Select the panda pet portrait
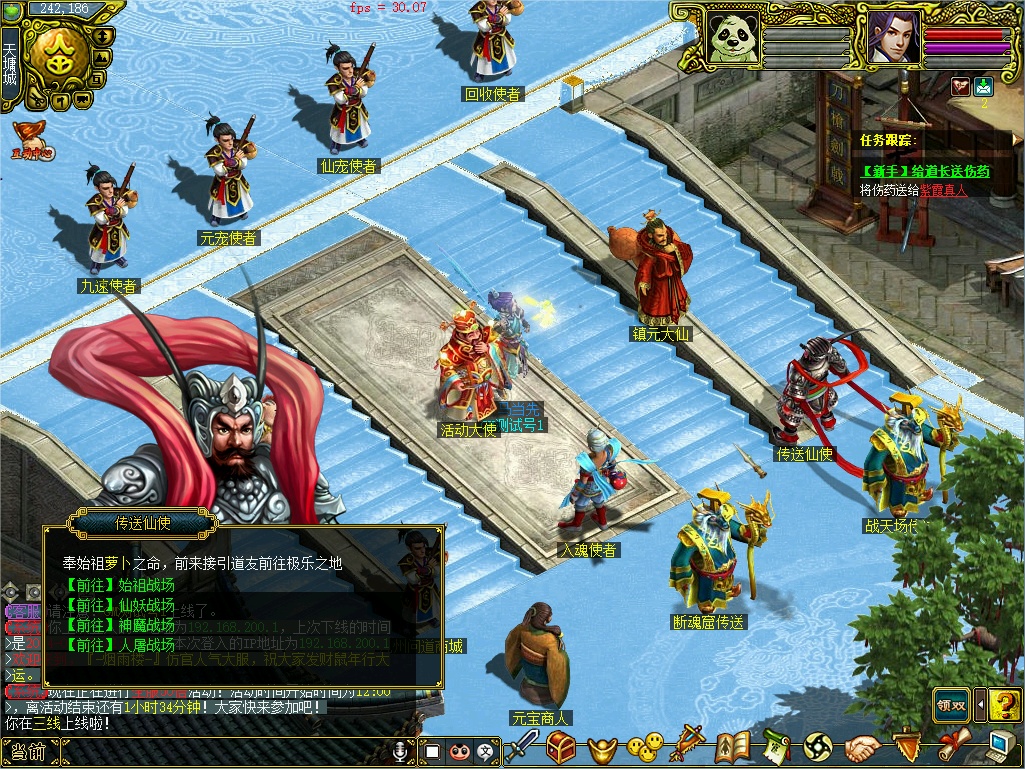1025x769 pixels. [x=731, y=36]
